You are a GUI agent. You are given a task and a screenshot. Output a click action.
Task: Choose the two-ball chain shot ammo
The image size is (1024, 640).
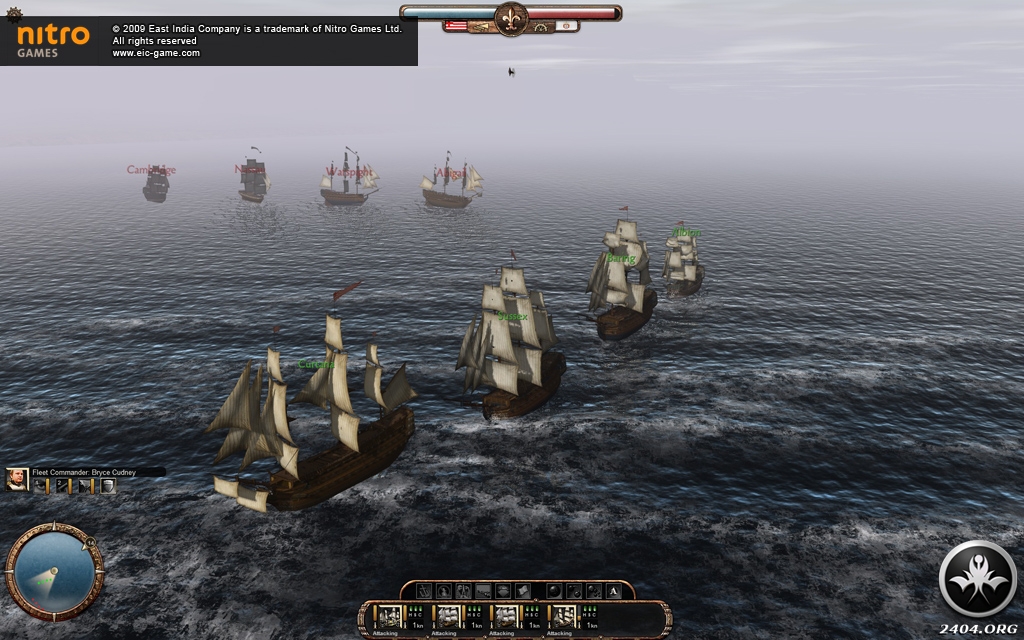[574, 591]
